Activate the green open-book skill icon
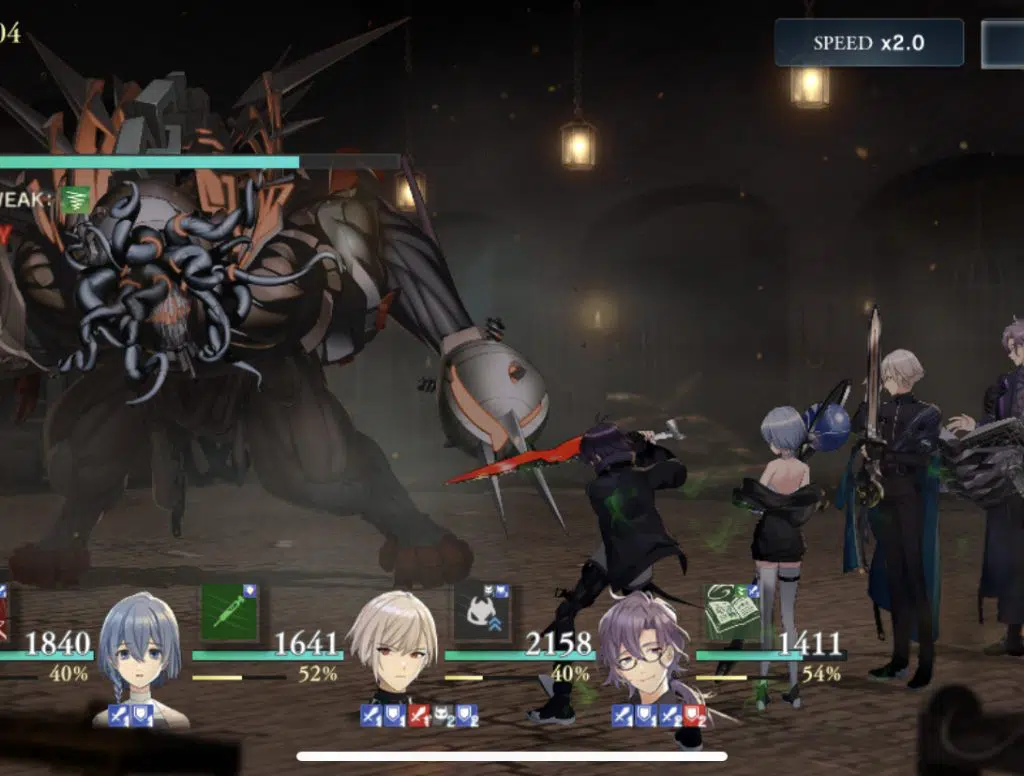 click(733, 612)
